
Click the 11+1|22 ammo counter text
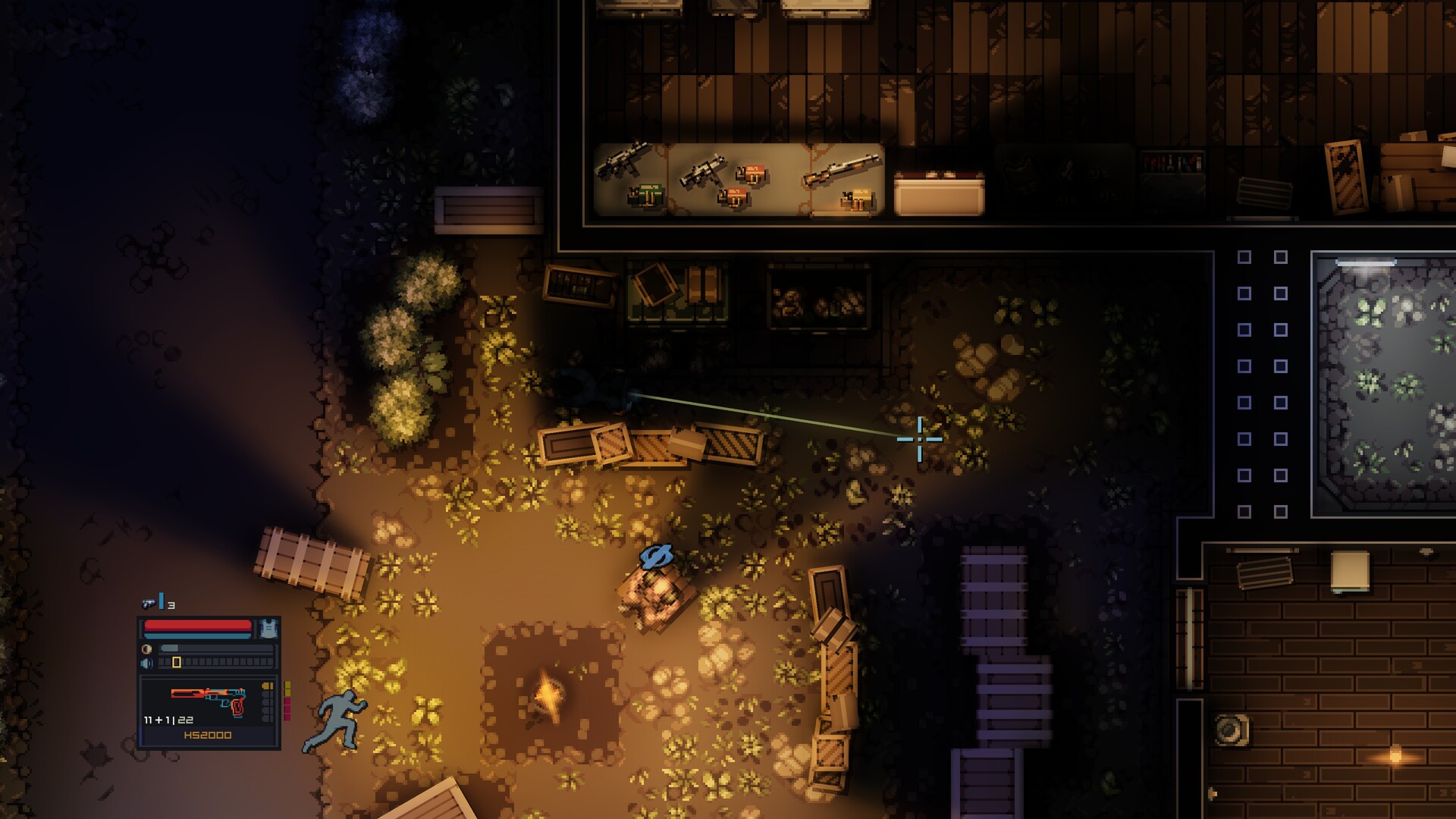tap(168, 721)
